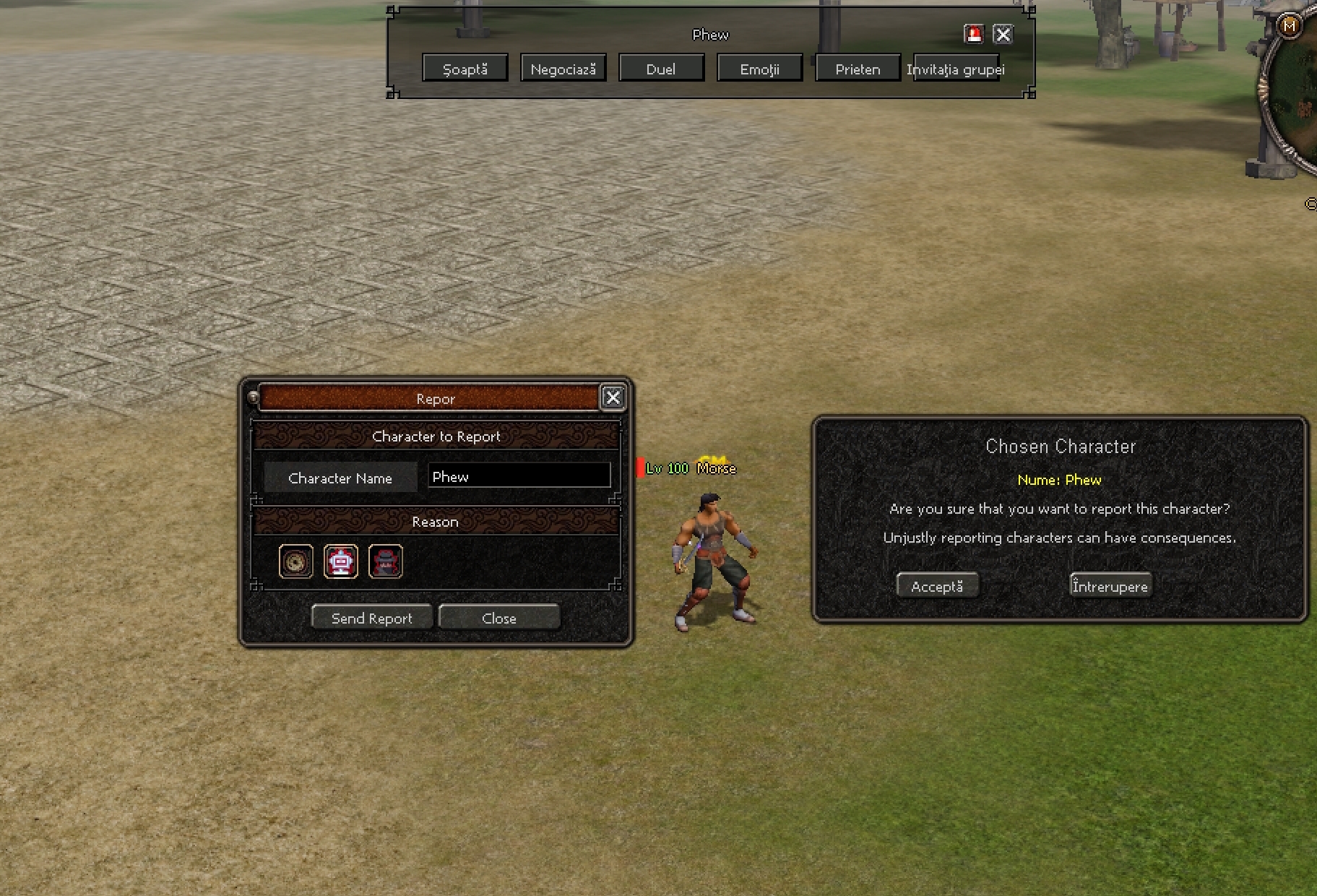Close the report dialog with Close
The image size is (1317, 896).
498,617
